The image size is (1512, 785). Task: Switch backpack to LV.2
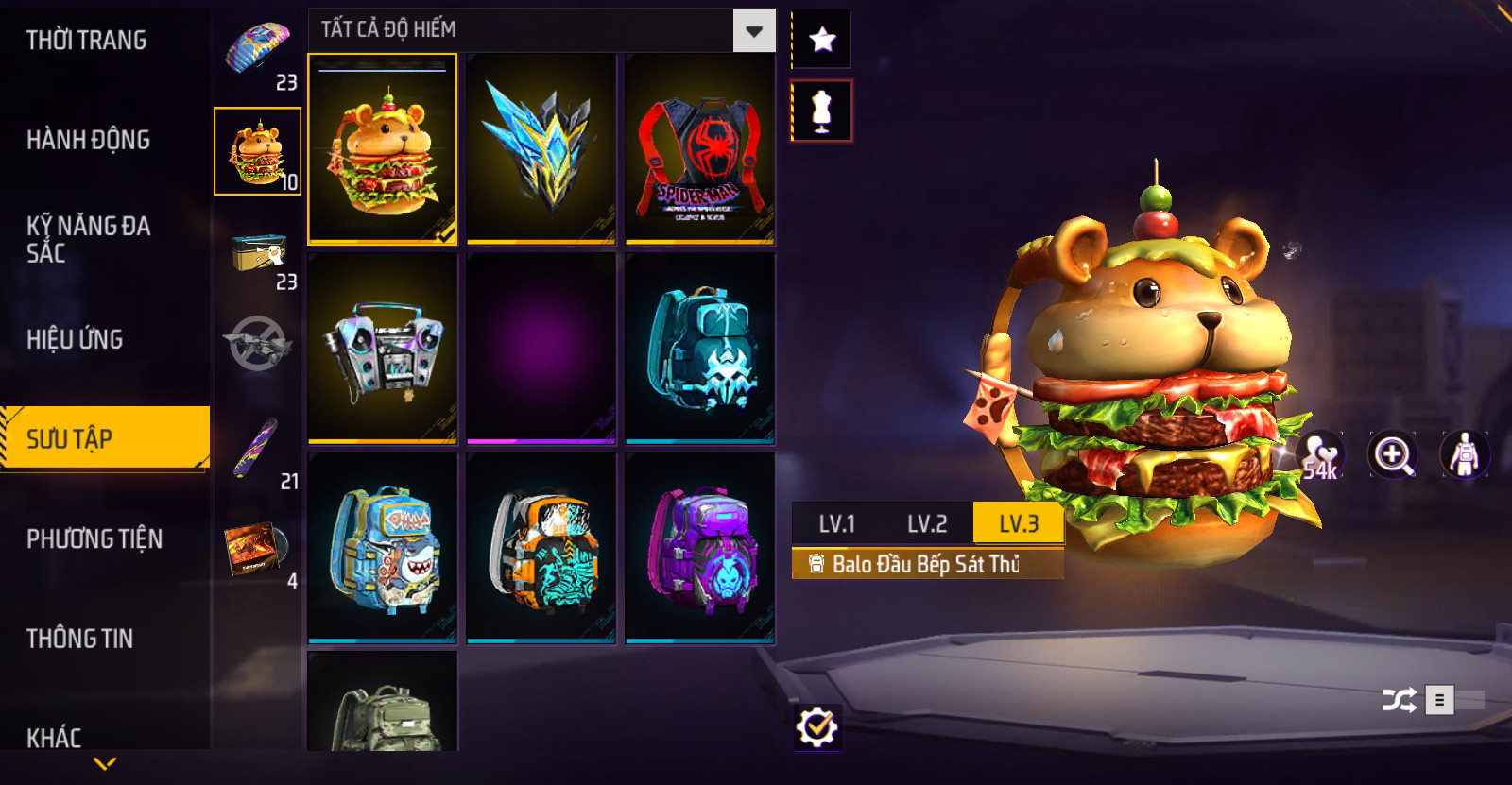927,523
